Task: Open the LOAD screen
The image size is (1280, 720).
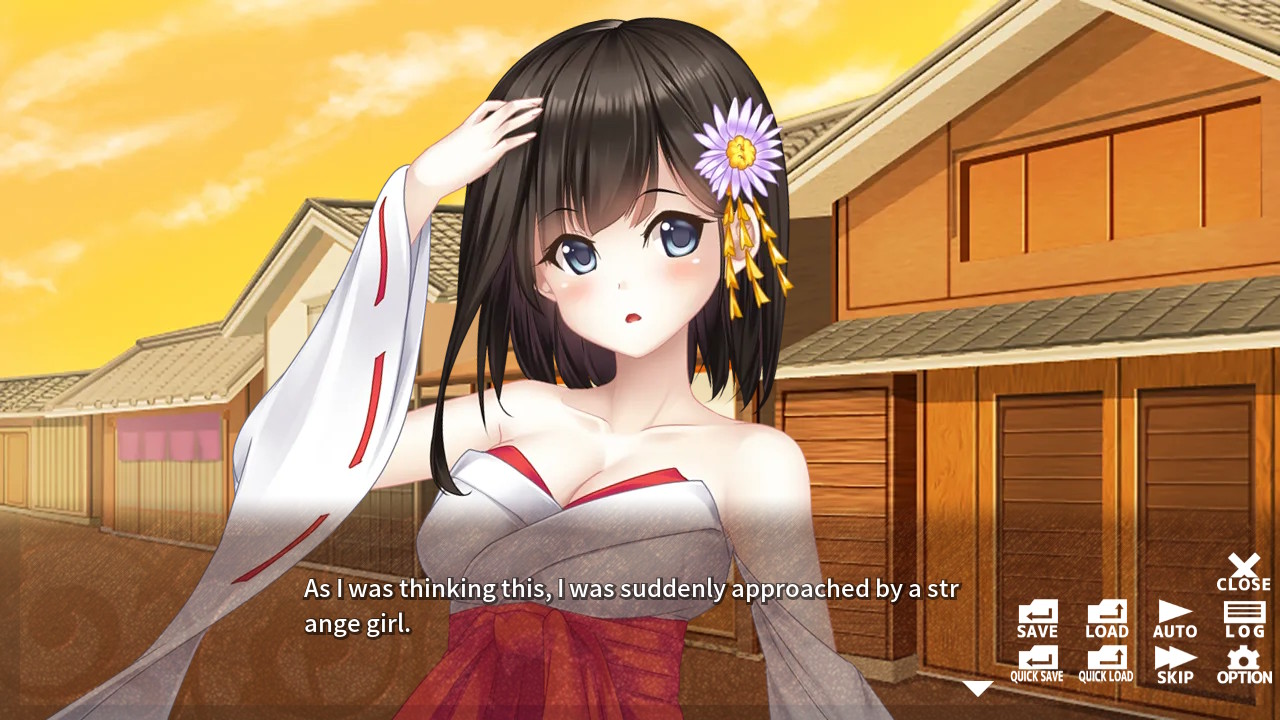Action: [1106, 616]
